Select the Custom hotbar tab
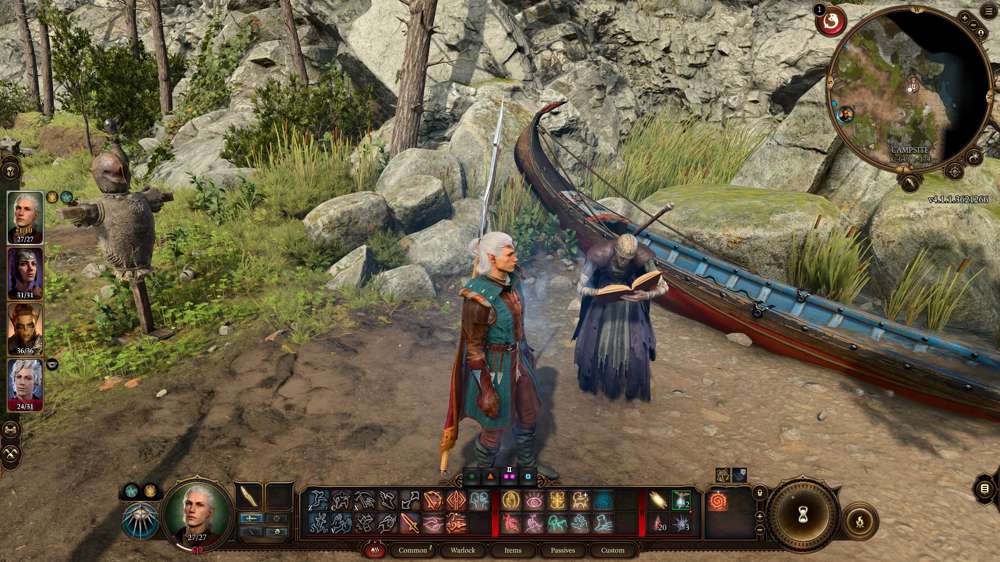Image resolution: width=1000 pixels, height=562 pixels. point(613,550)
